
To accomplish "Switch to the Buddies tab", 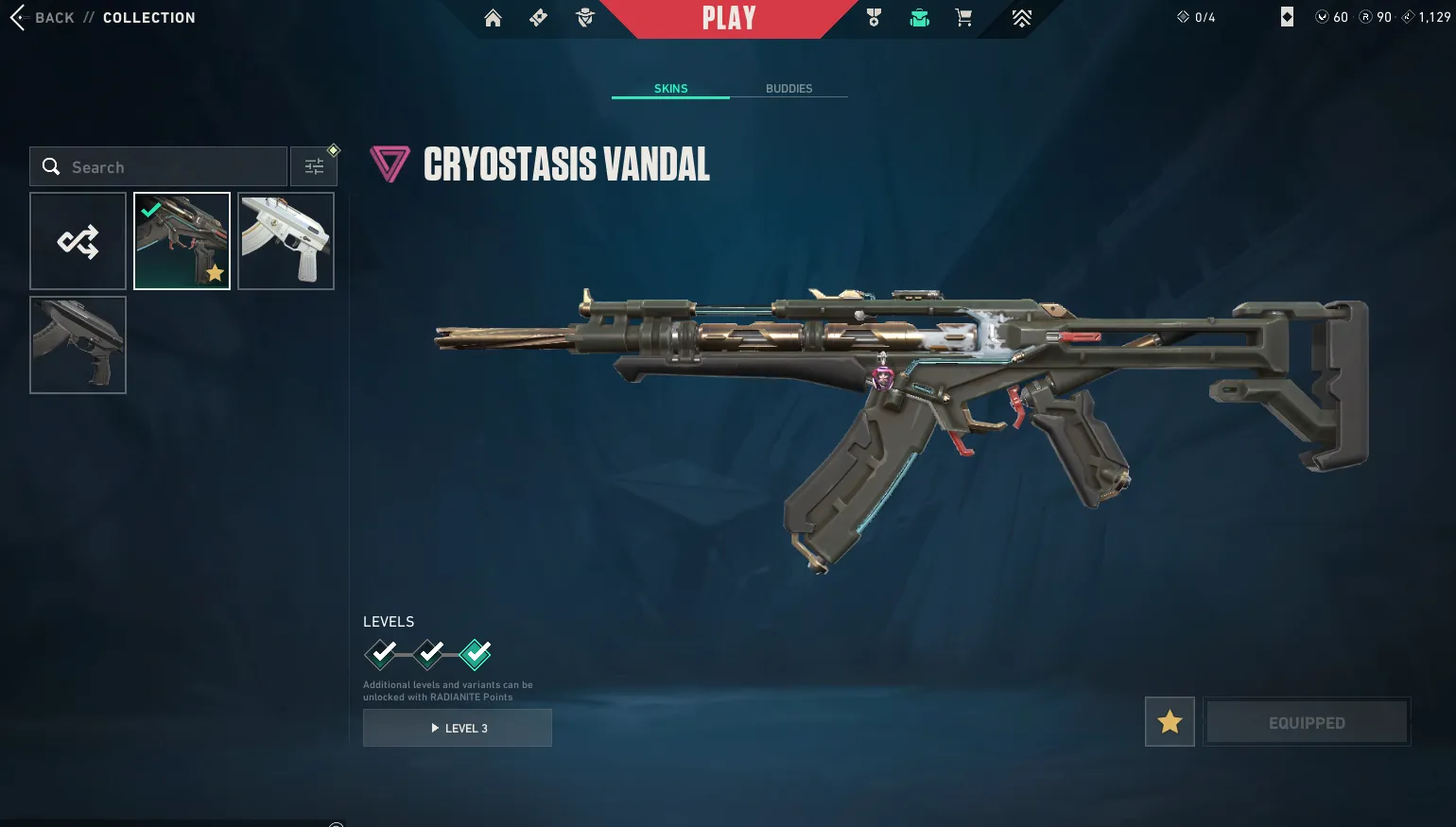I will tap(789, 89).
